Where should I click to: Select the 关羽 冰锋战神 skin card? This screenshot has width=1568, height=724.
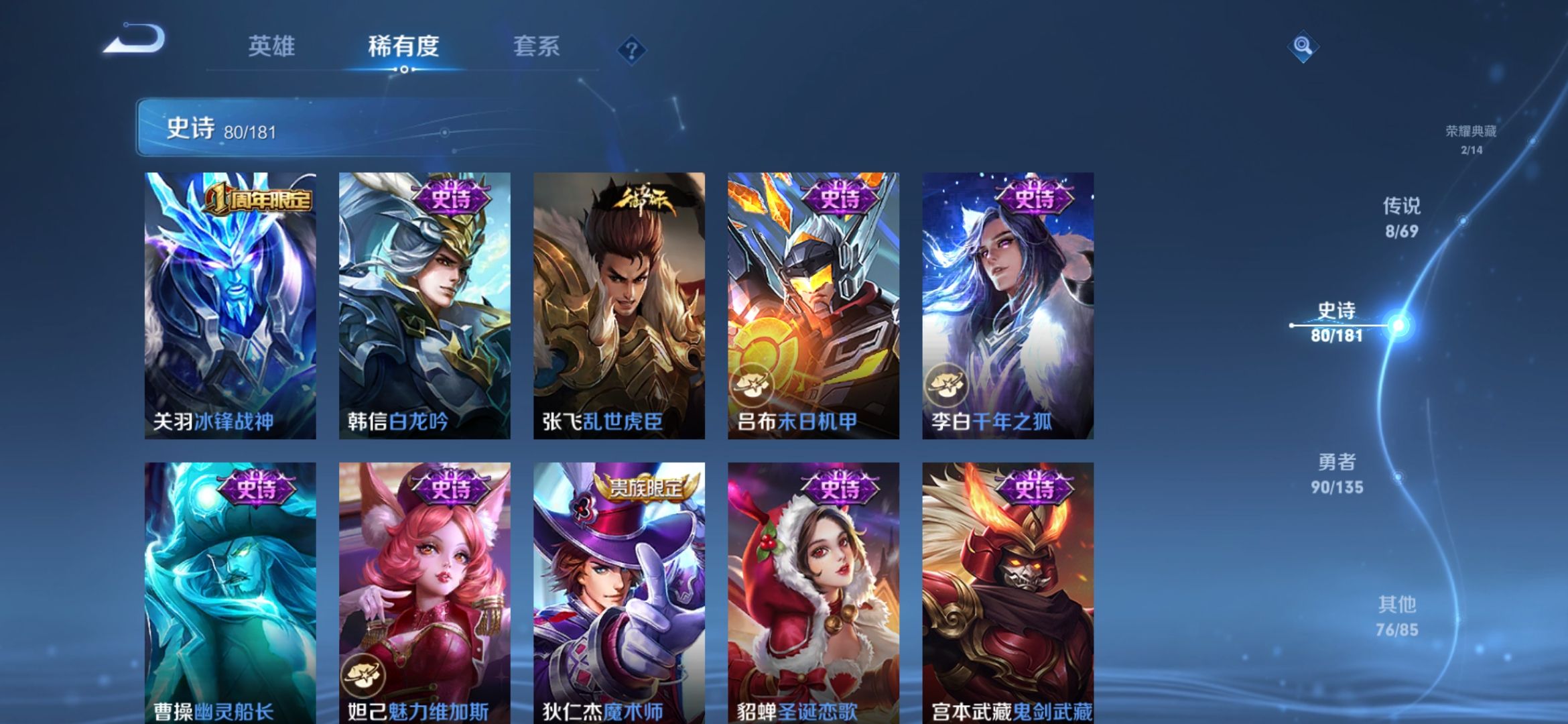(230, 306)
